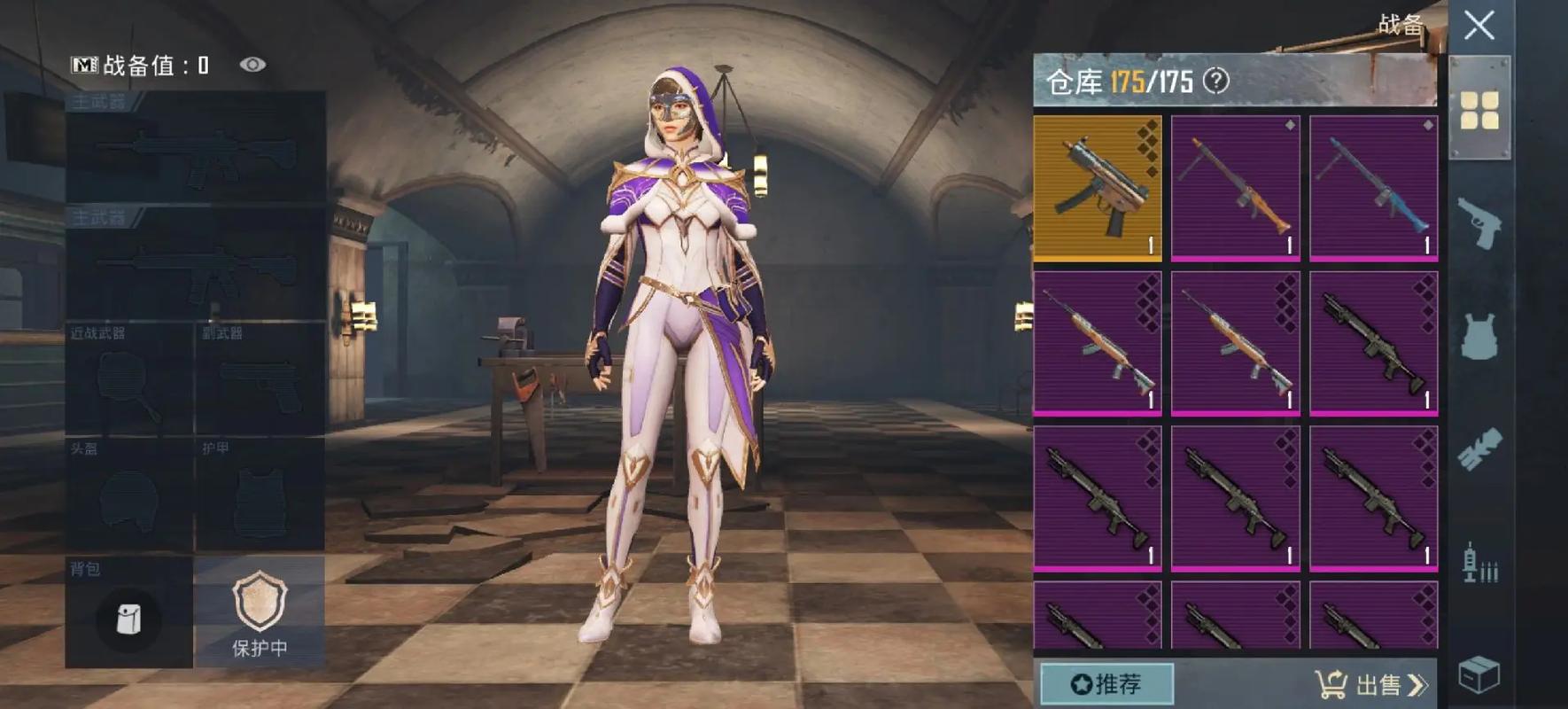The height and width of the screenshot is (709, 1568).
Task: Switch to the armor vest tab
Action: (1479, 337)
